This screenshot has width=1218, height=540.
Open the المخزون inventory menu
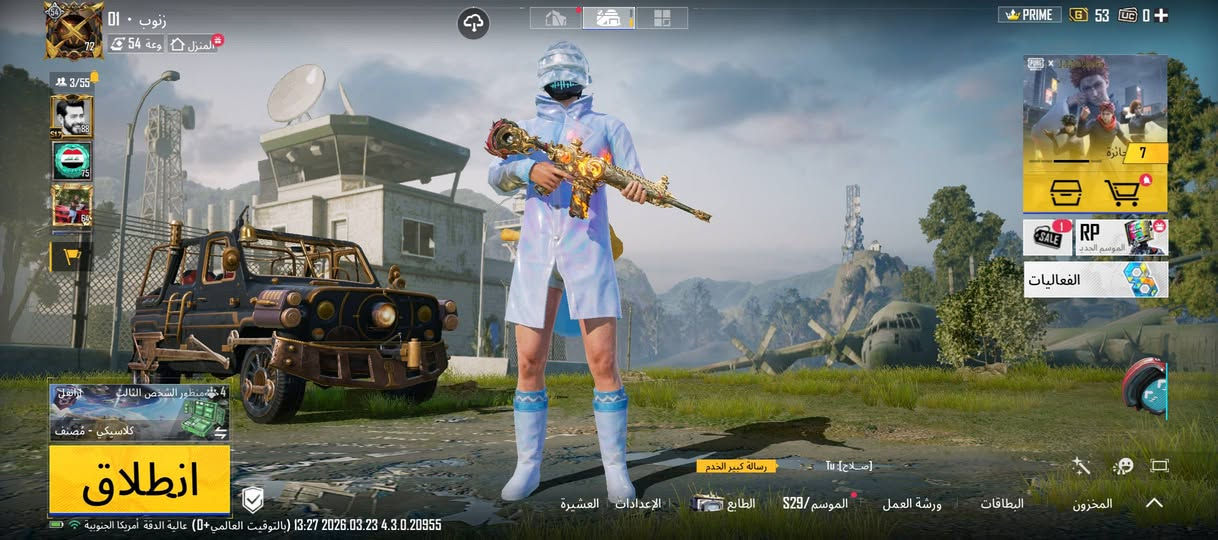click(1092, 504)
